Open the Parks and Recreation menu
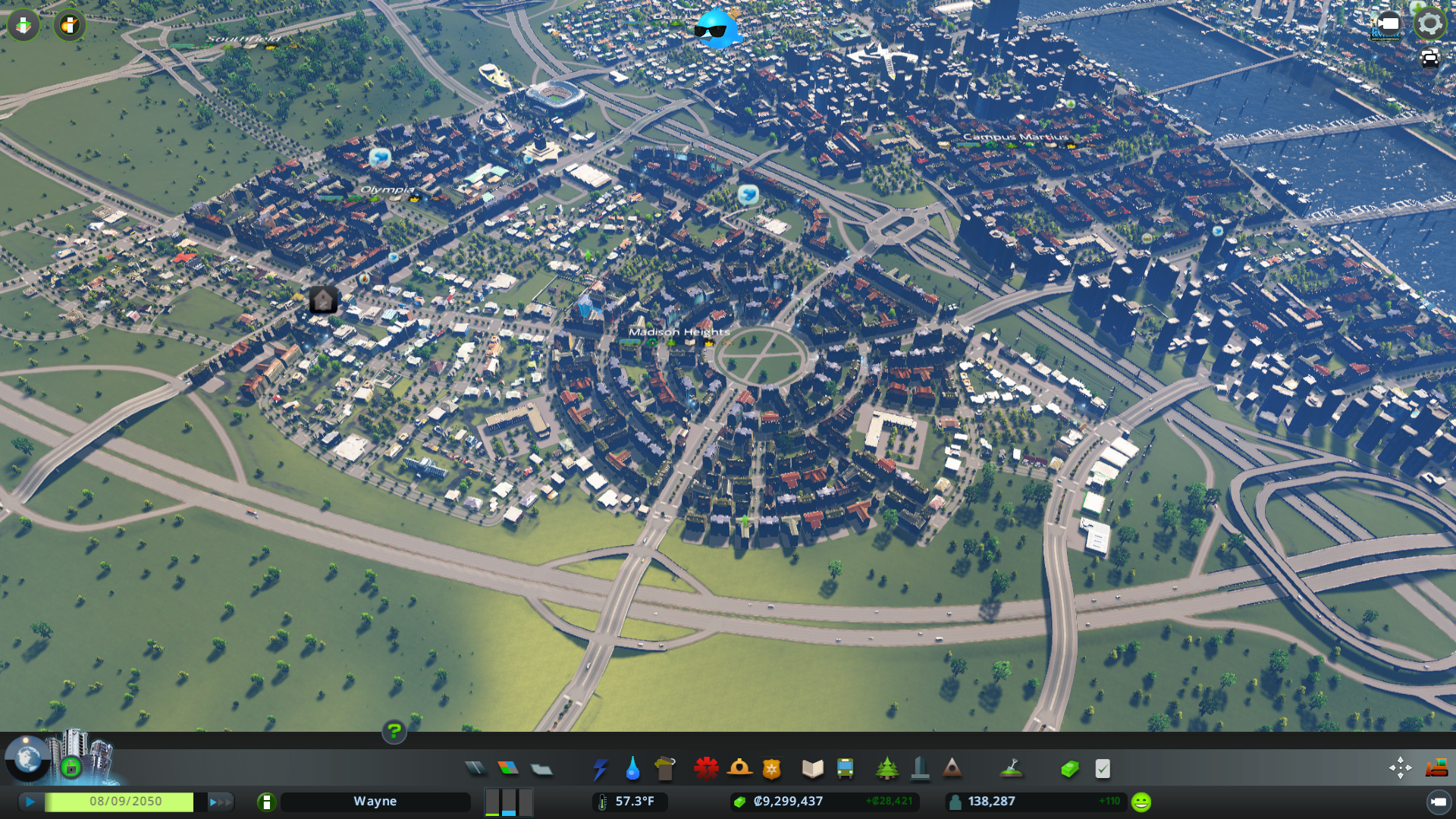 tap(887, 768)
